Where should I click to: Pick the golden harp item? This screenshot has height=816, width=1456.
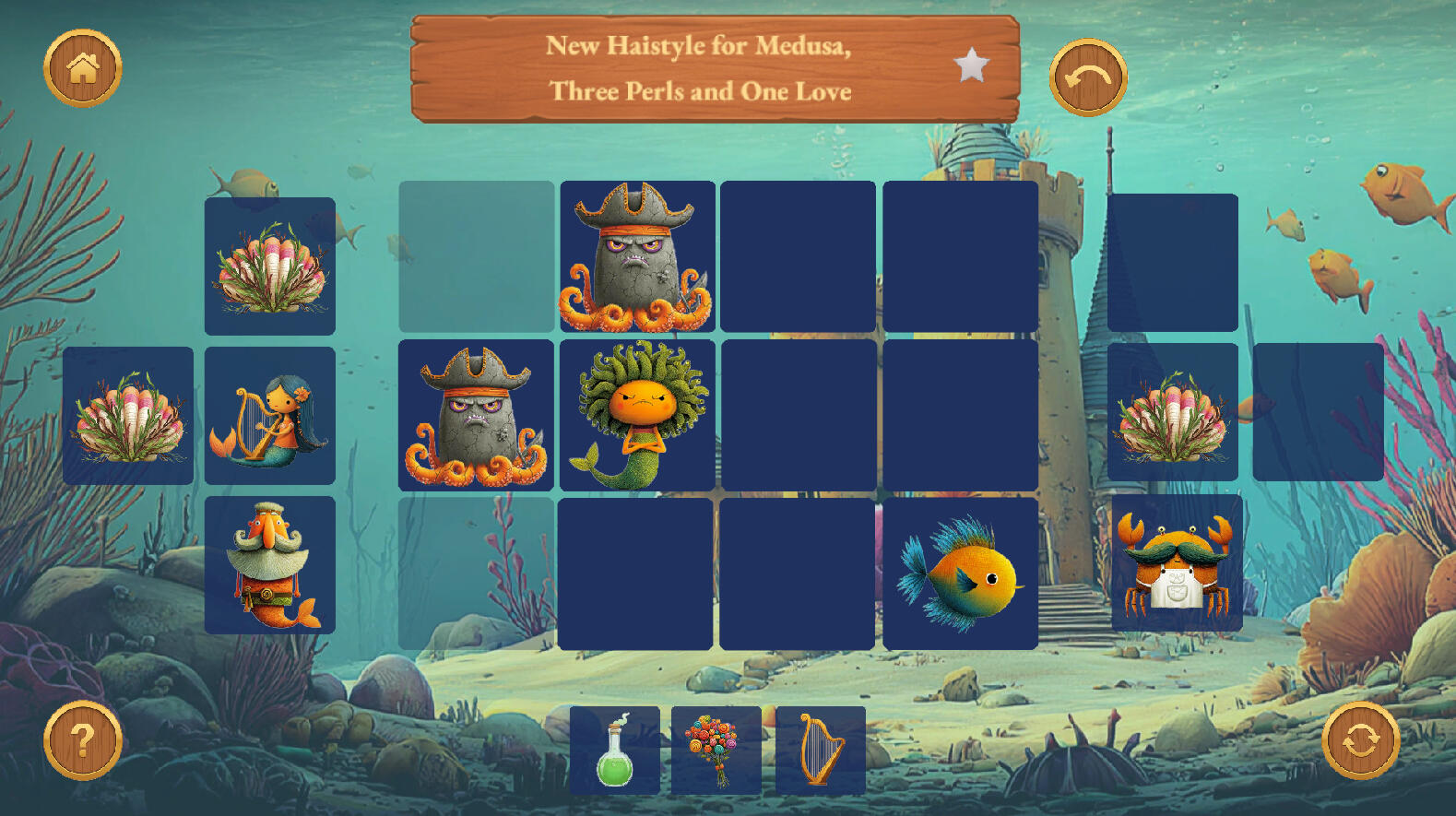(x=820, y=751)
